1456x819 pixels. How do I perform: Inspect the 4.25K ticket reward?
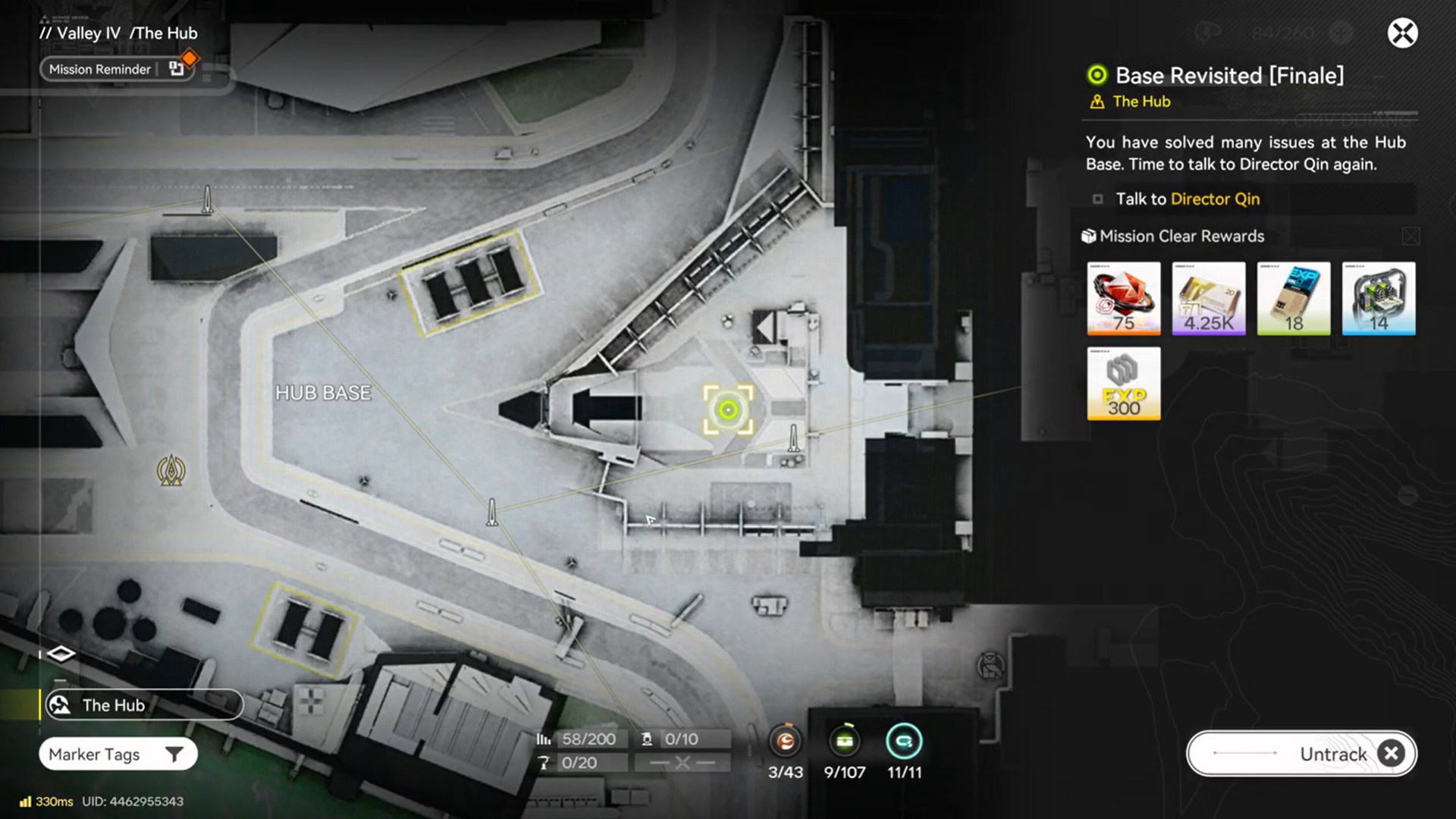click(1209, 299)
